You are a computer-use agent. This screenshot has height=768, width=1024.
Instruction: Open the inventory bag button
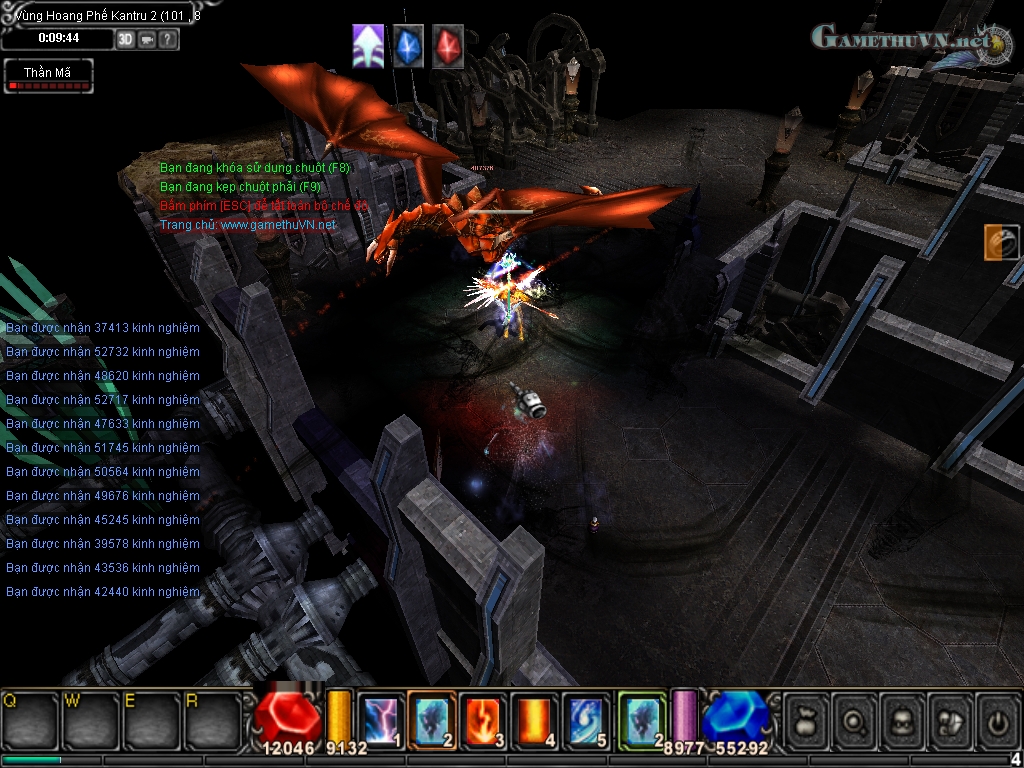pos(807,720)
